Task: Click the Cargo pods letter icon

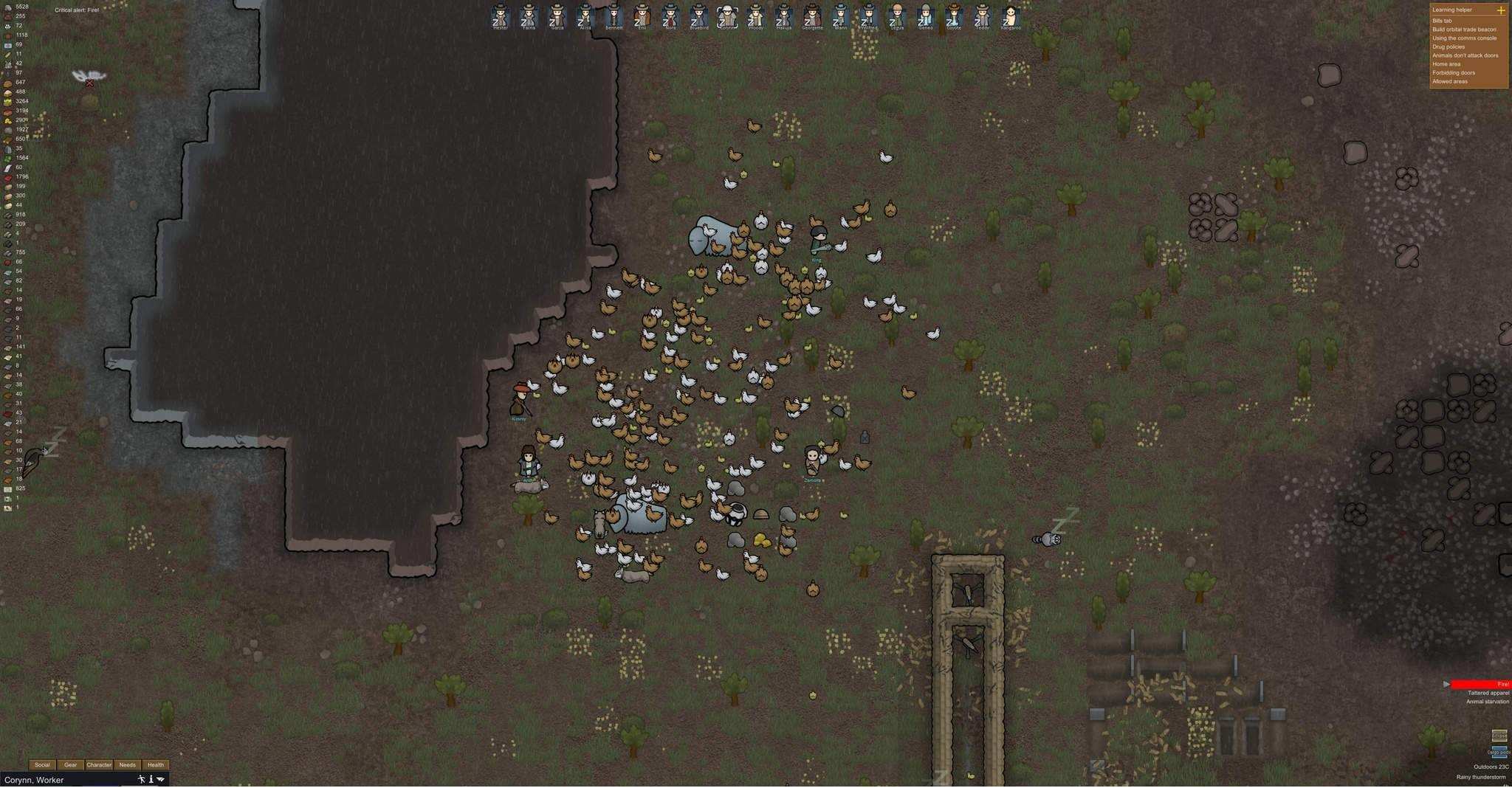Action: [1499, 751]
